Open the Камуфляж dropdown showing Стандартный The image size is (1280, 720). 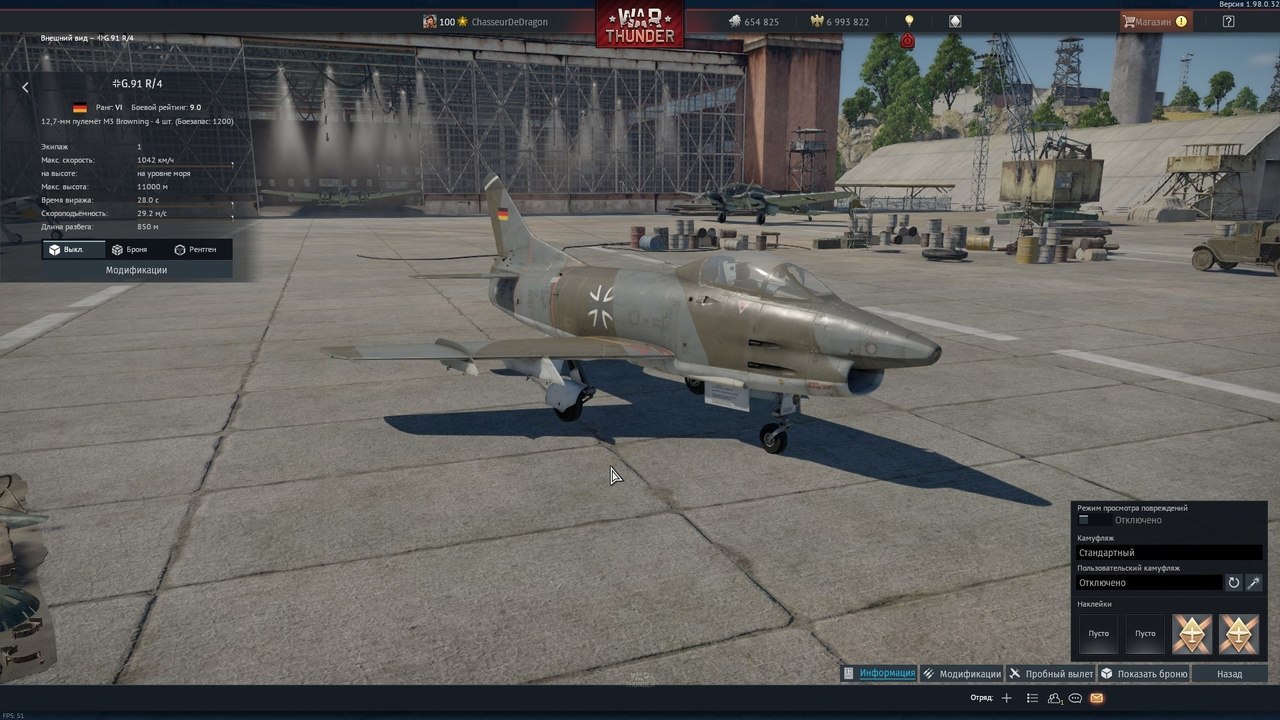pyautogui.click(x=1169, y=552)
